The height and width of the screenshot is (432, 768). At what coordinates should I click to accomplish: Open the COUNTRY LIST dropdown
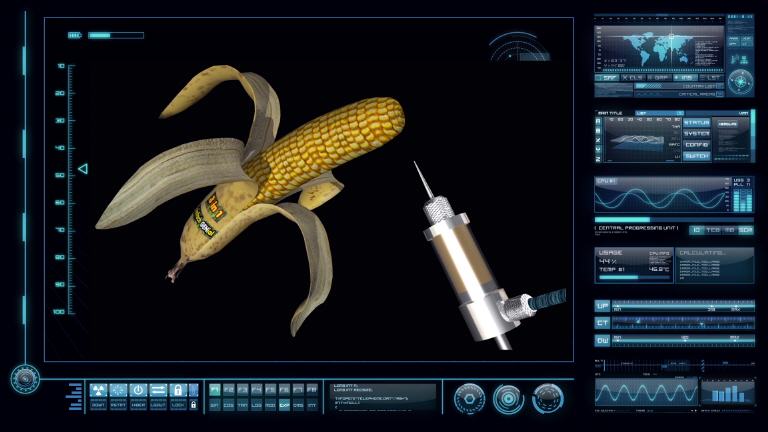tap(699, 86)
